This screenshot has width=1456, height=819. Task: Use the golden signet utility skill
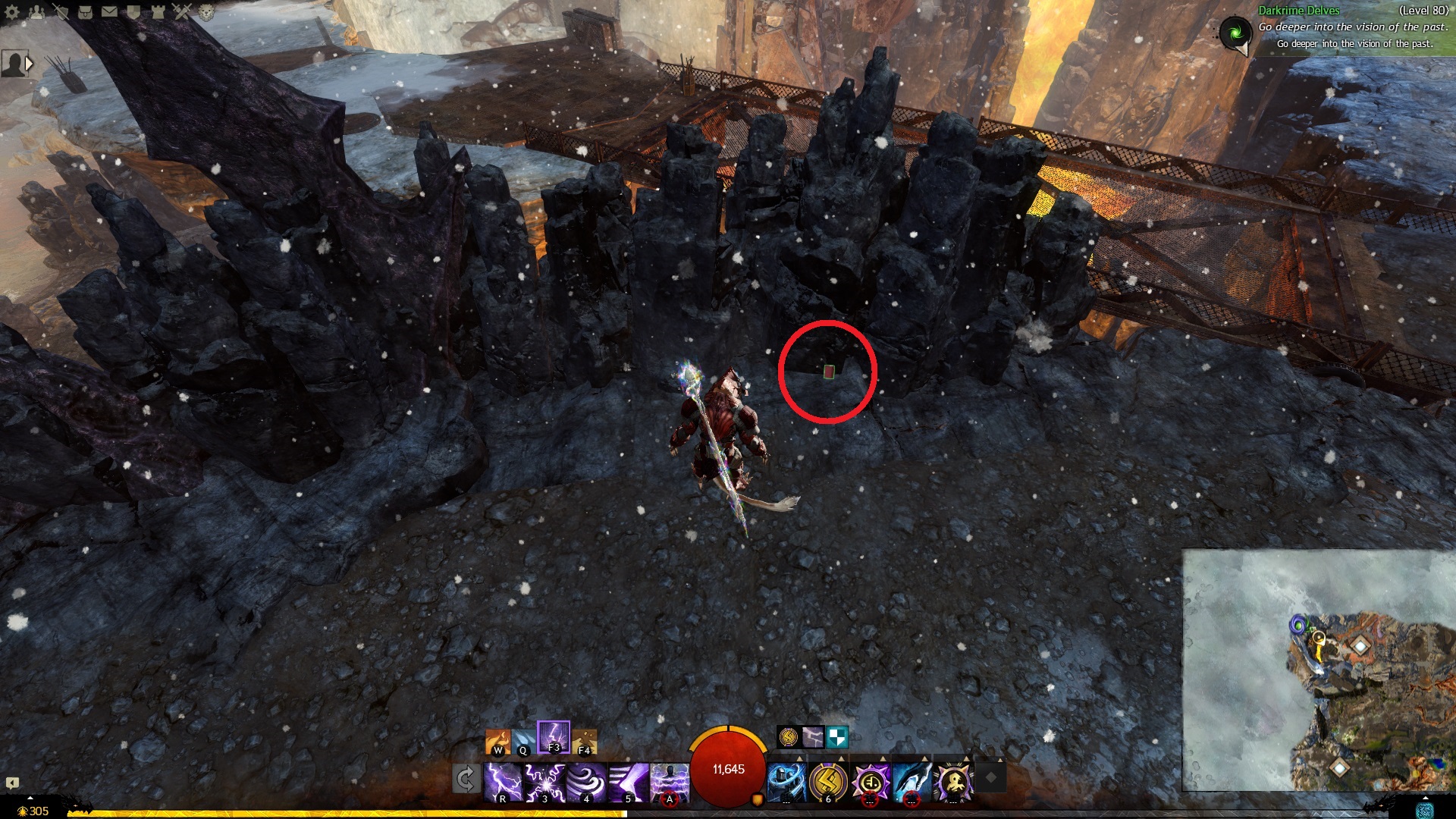(827, 781)
